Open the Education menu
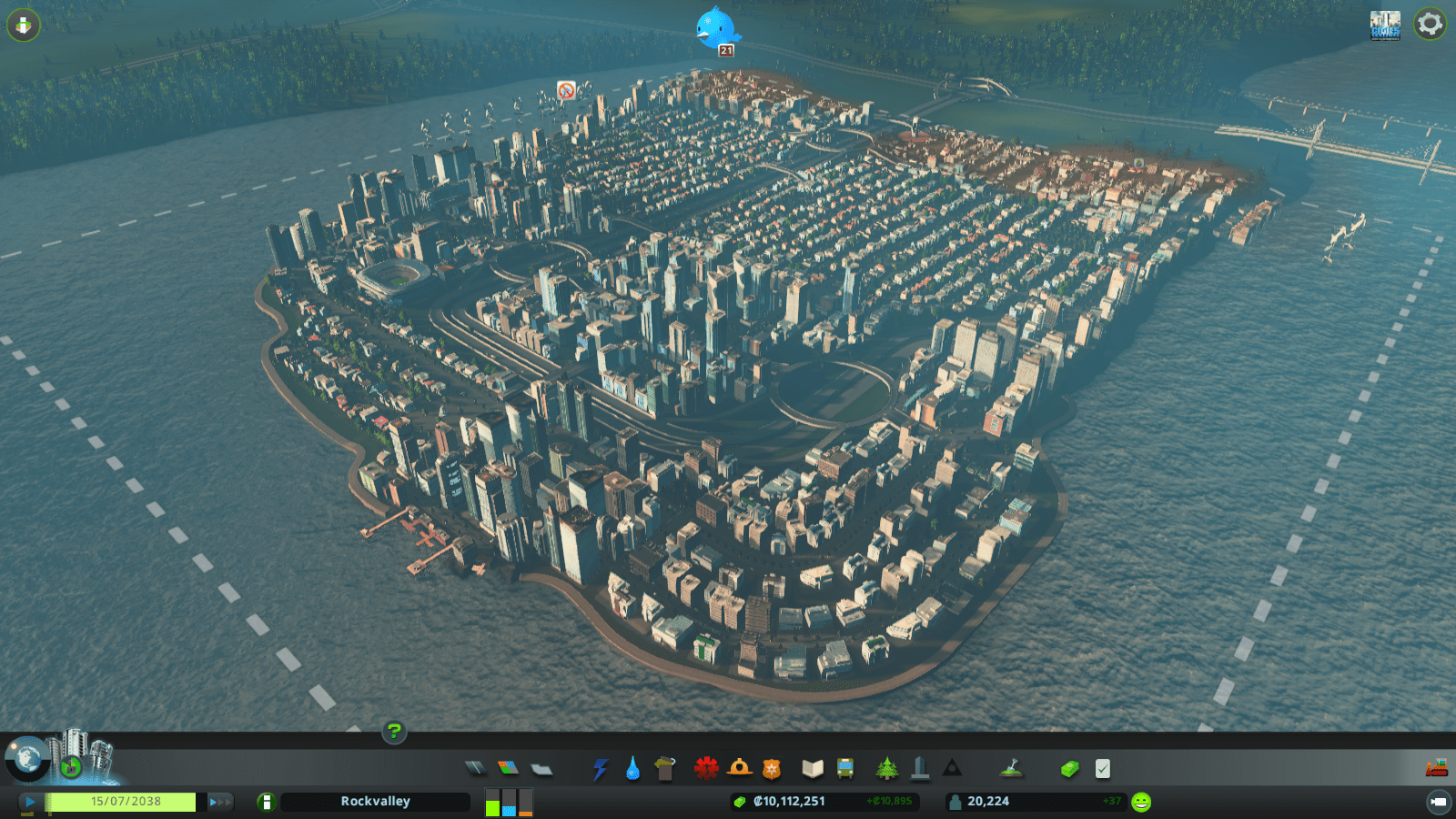The height and width of the screenshot is (819, 1456). tap(814, 769)
